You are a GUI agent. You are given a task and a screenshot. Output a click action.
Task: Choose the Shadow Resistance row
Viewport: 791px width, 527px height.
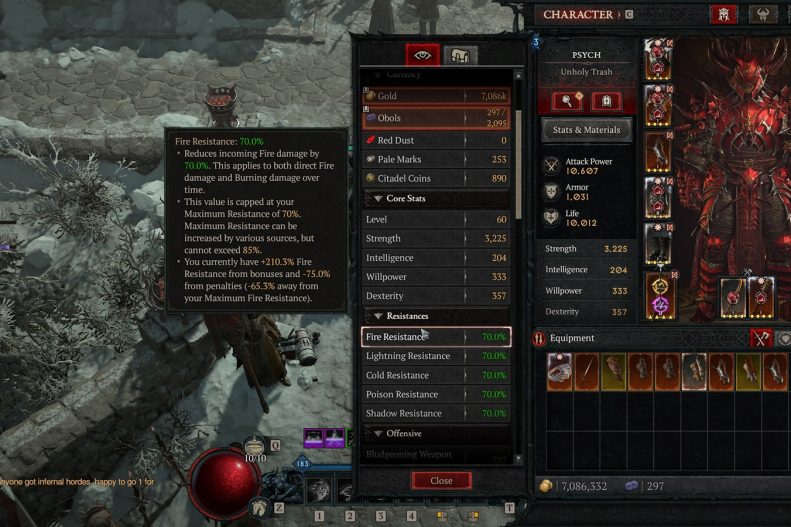436,413
